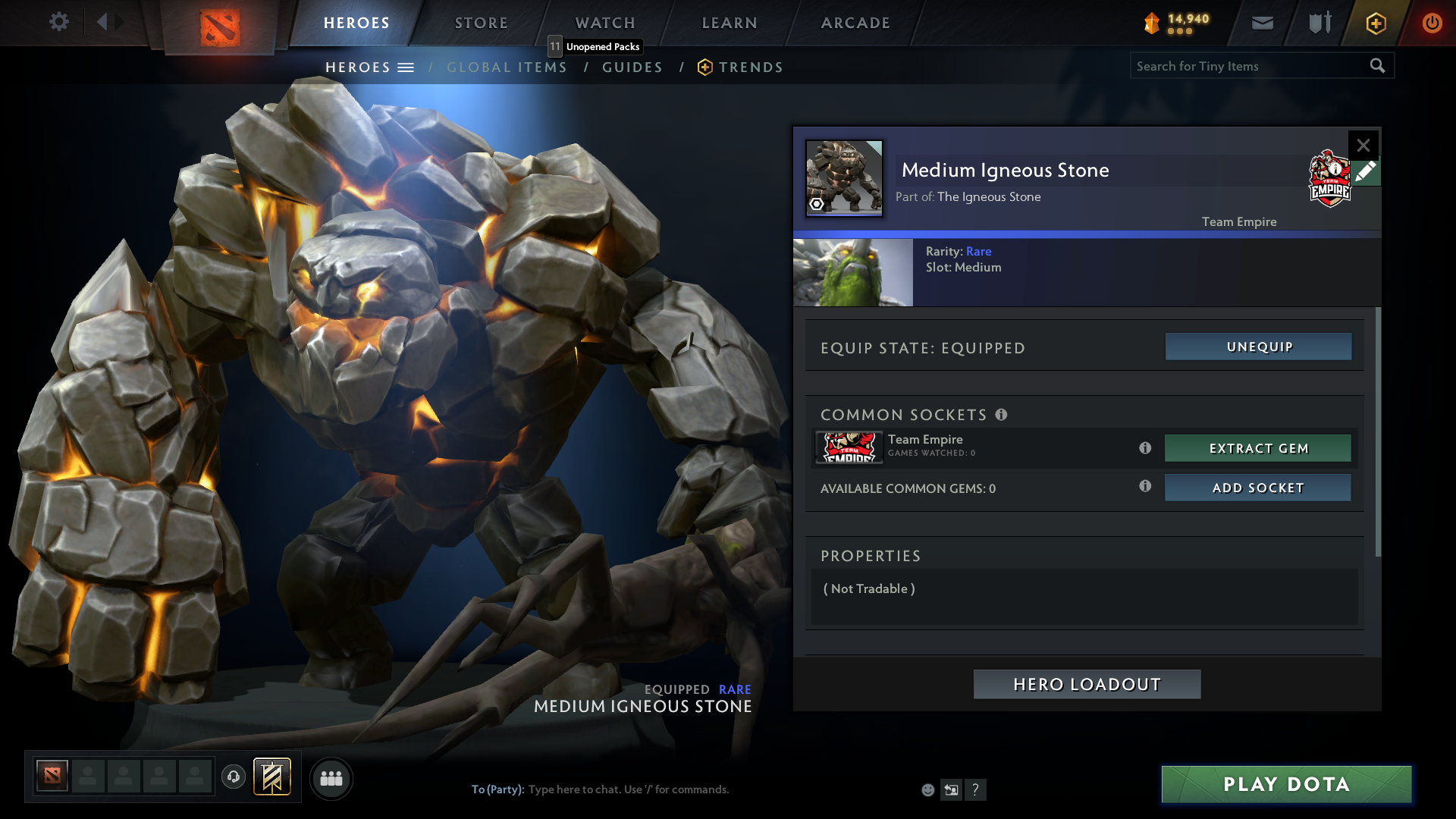Click the Team Empire gem info toggle
This screenshot has height=819, width=1456.
[1145, 448]
